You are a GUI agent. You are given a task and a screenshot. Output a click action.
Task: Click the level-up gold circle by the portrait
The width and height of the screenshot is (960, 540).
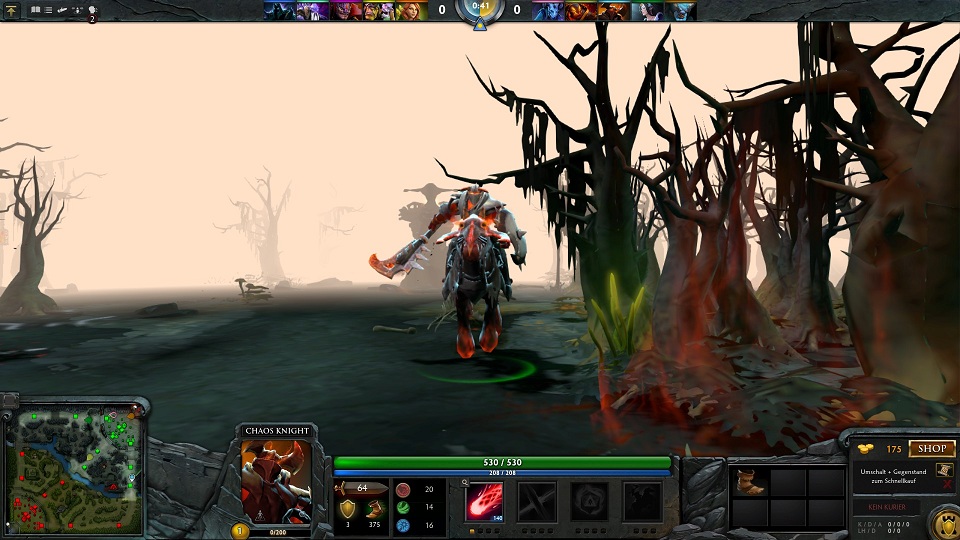click(x=240, y=531)
